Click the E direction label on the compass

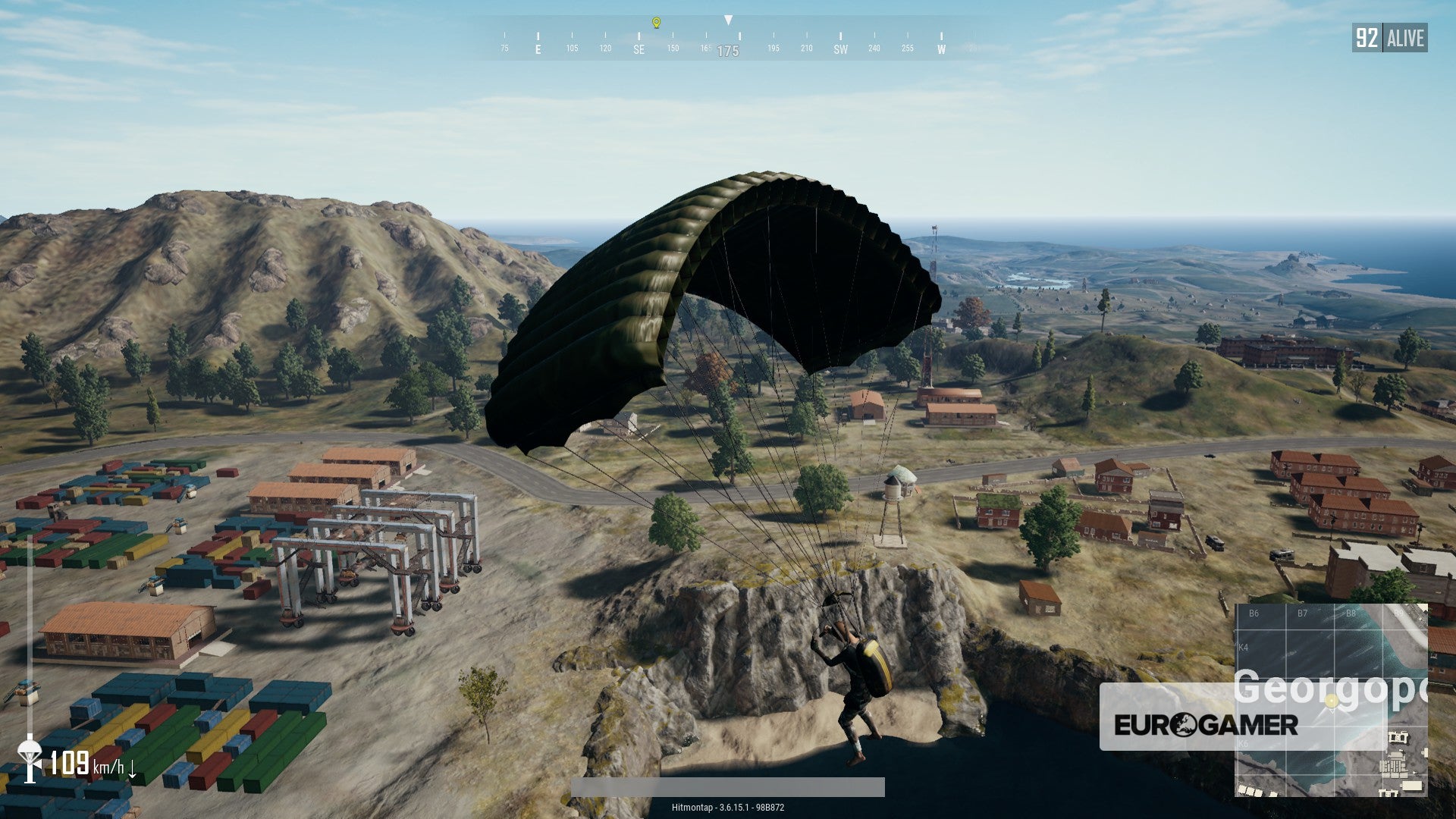click(538, 49)
